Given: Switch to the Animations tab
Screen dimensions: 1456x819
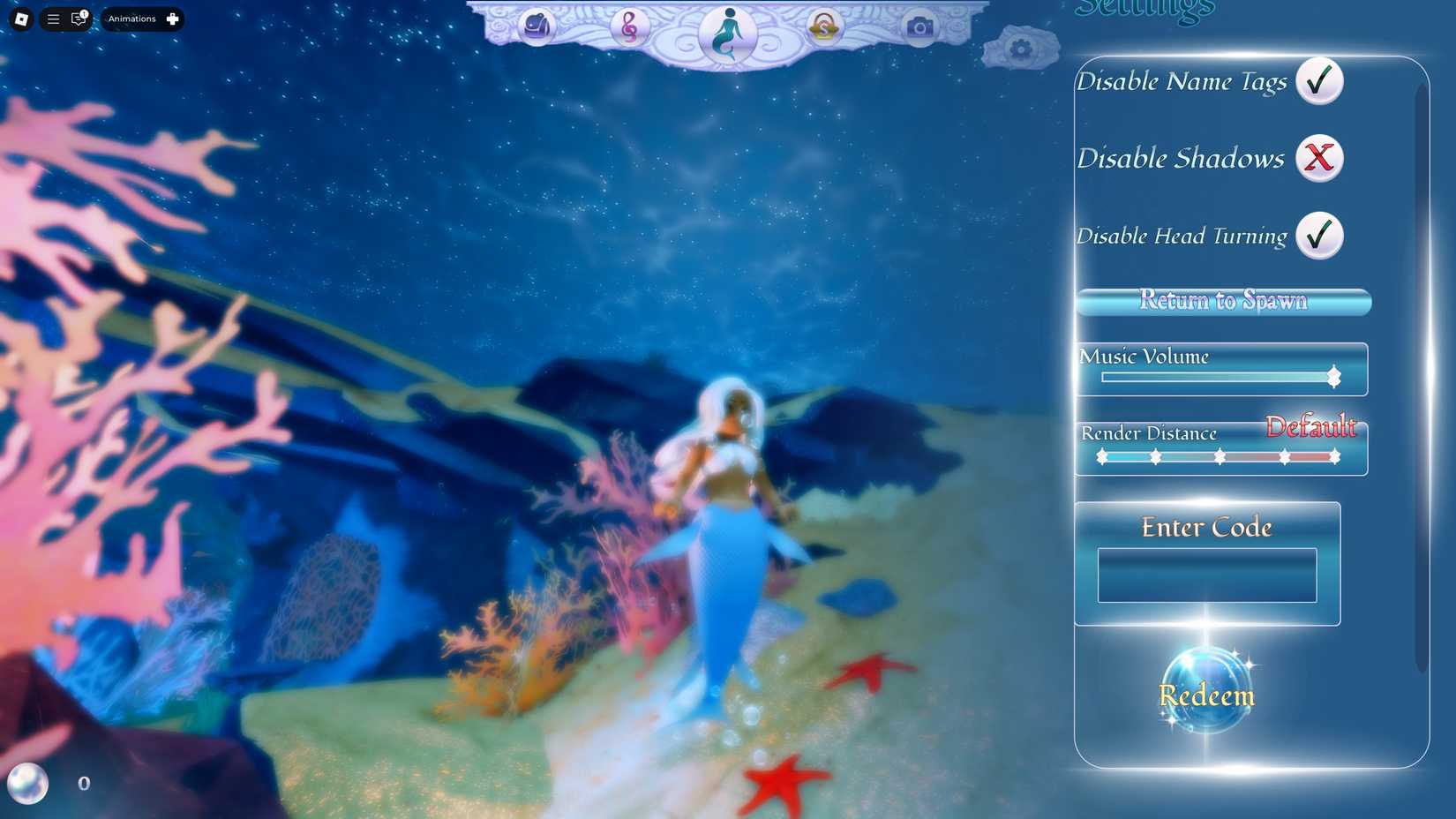Looking at the screenshot, I should tap(132, 19).
